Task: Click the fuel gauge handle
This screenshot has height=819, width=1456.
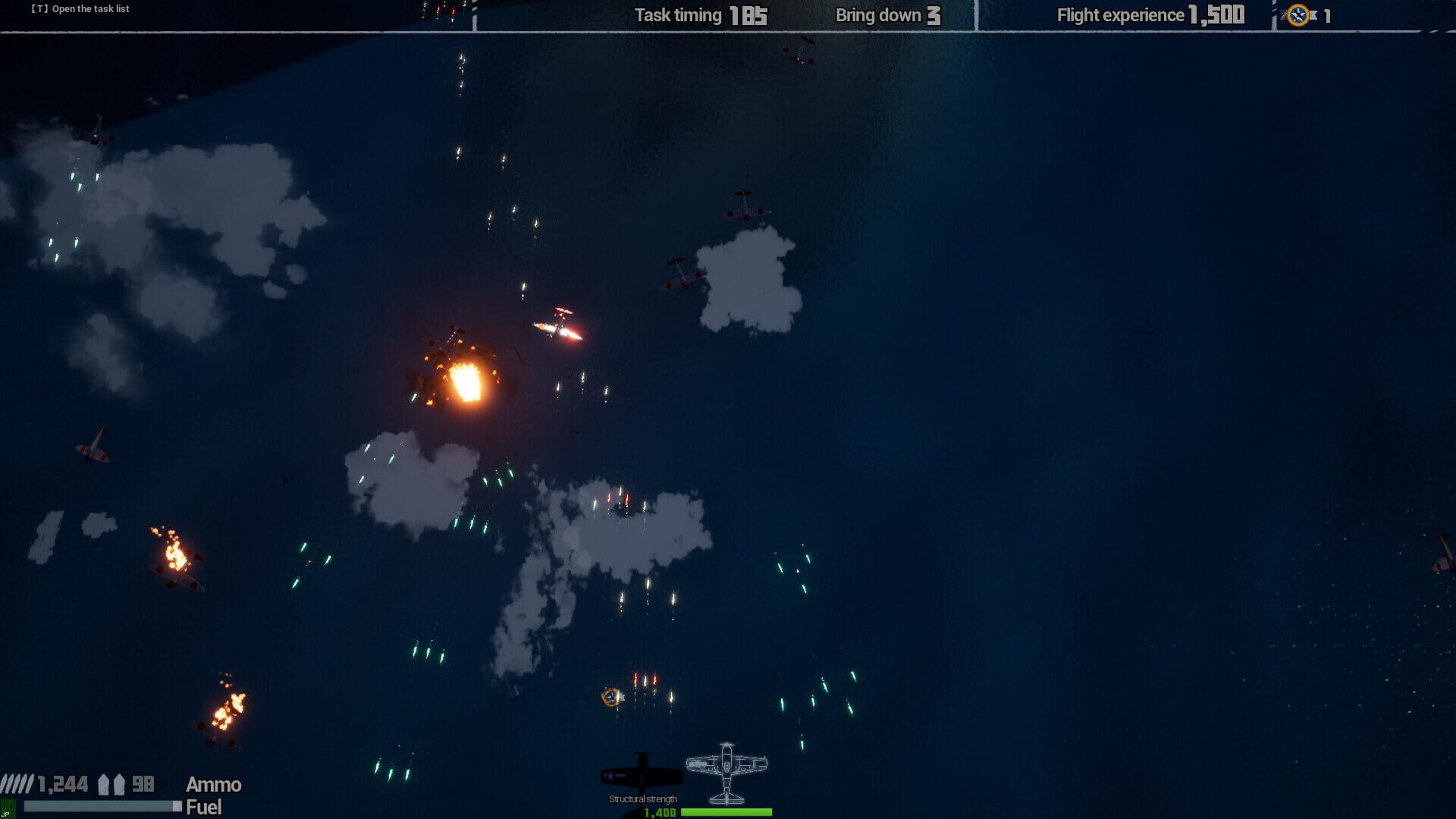Action: 176,806
